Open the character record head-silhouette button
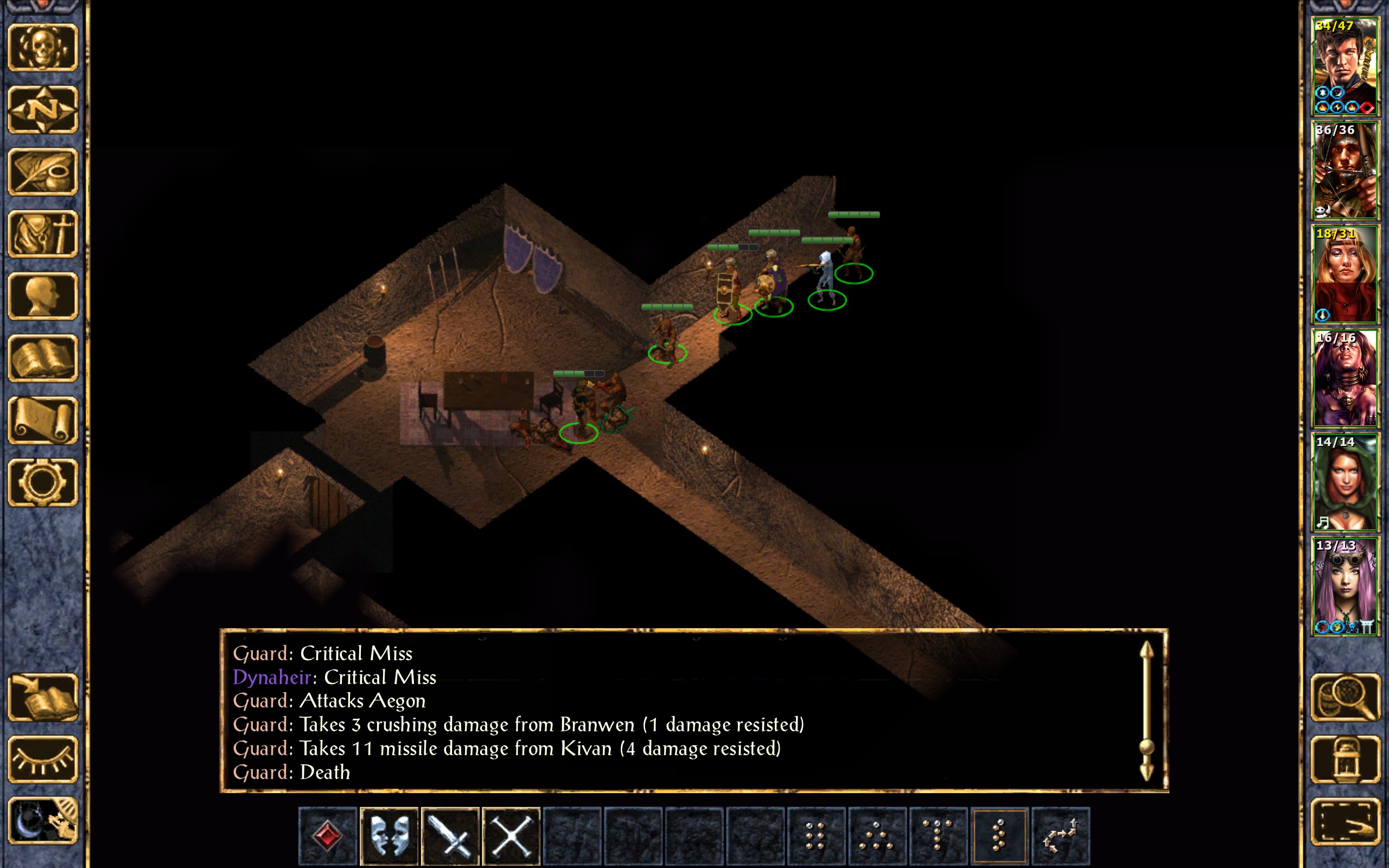This screenshot has width=1389, height=868. pos(43,296)
